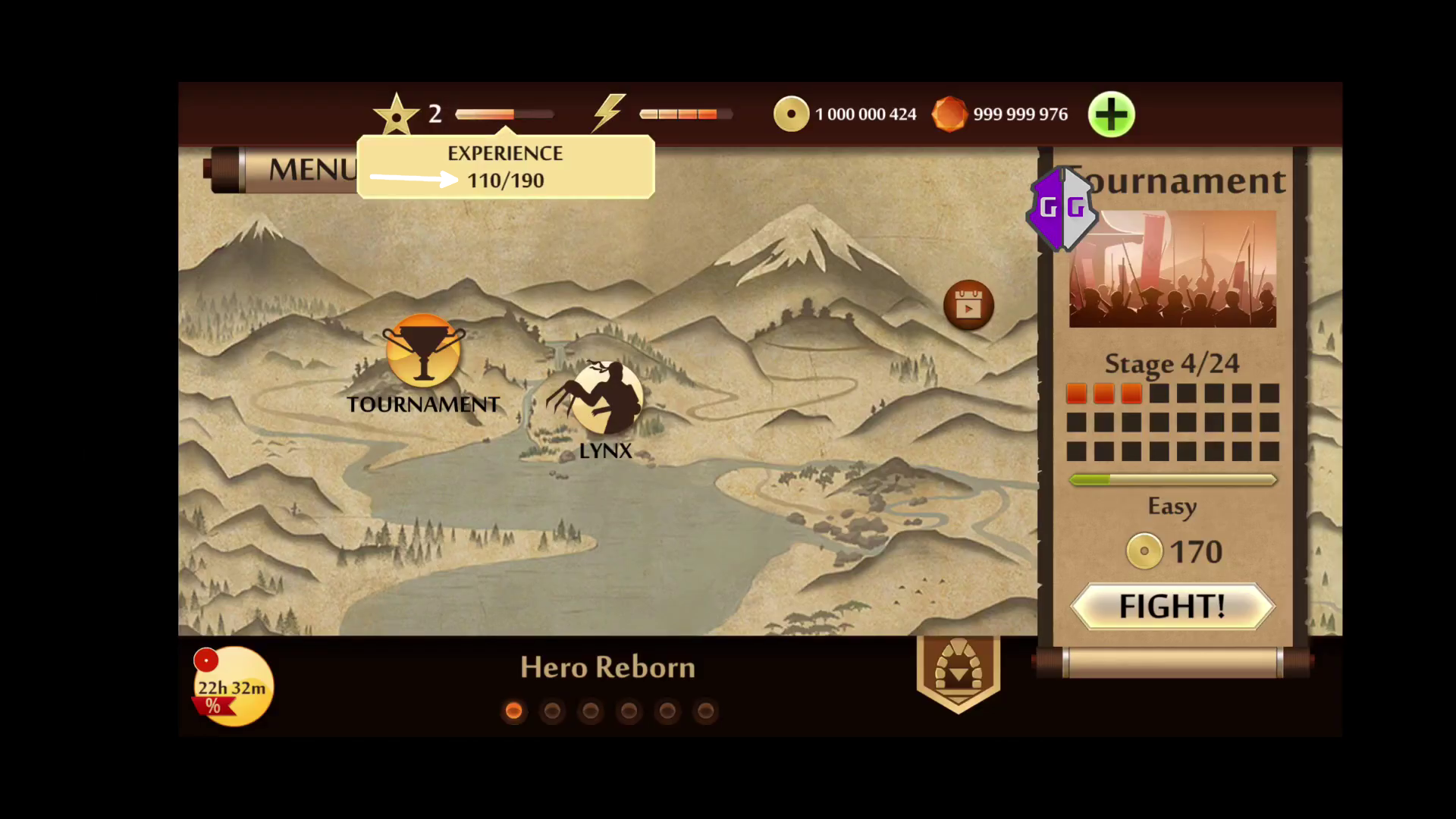Open the discount offer timer badge
The height and width of the screenshot is (819, 1456).
point(233,686)
